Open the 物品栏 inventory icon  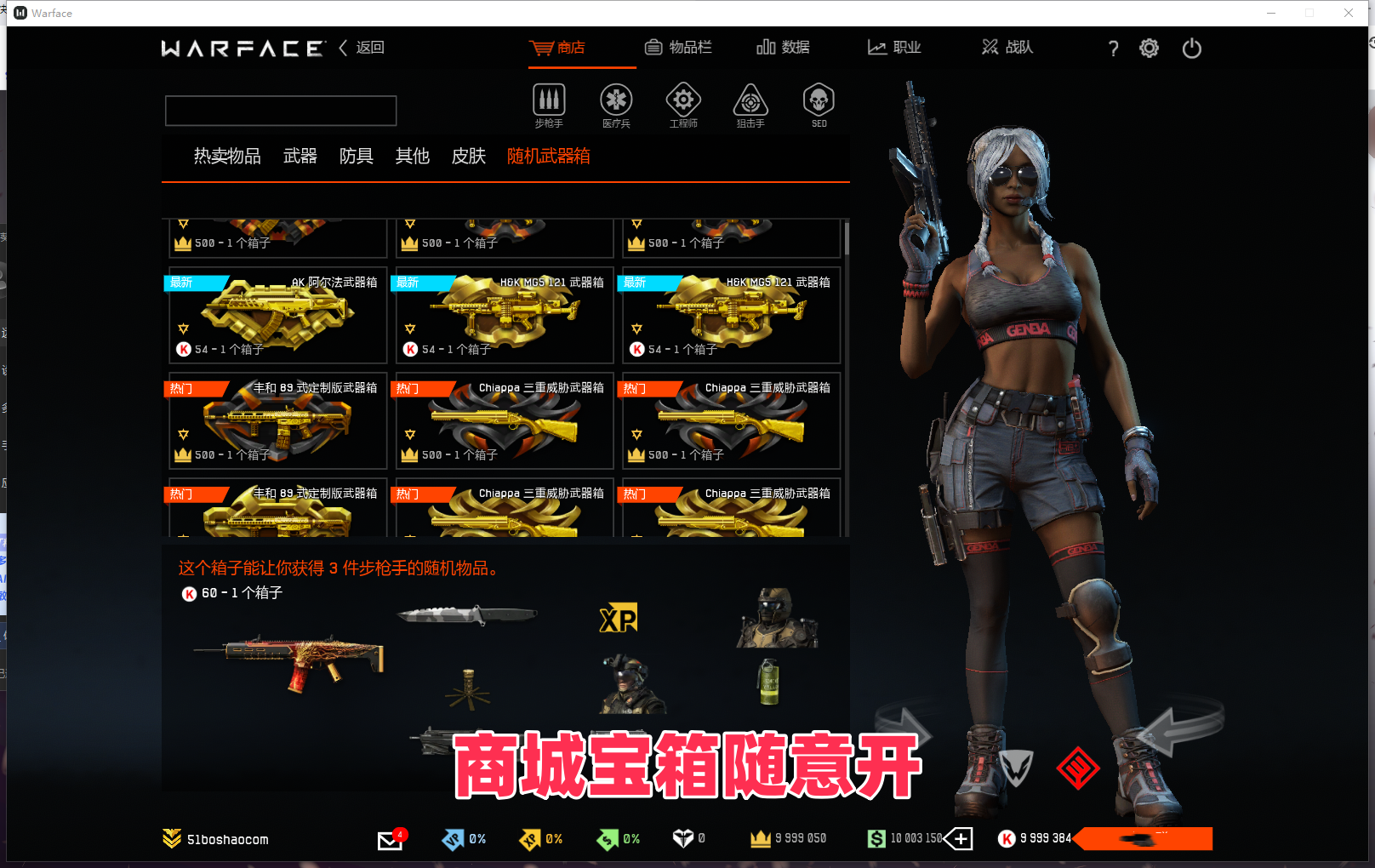pos(680,48)
